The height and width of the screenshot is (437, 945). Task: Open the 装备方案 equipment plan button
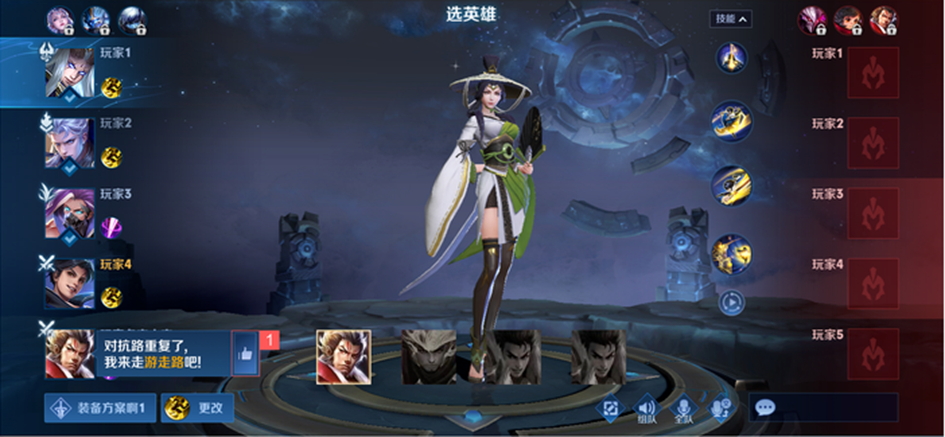pos(99,408)
